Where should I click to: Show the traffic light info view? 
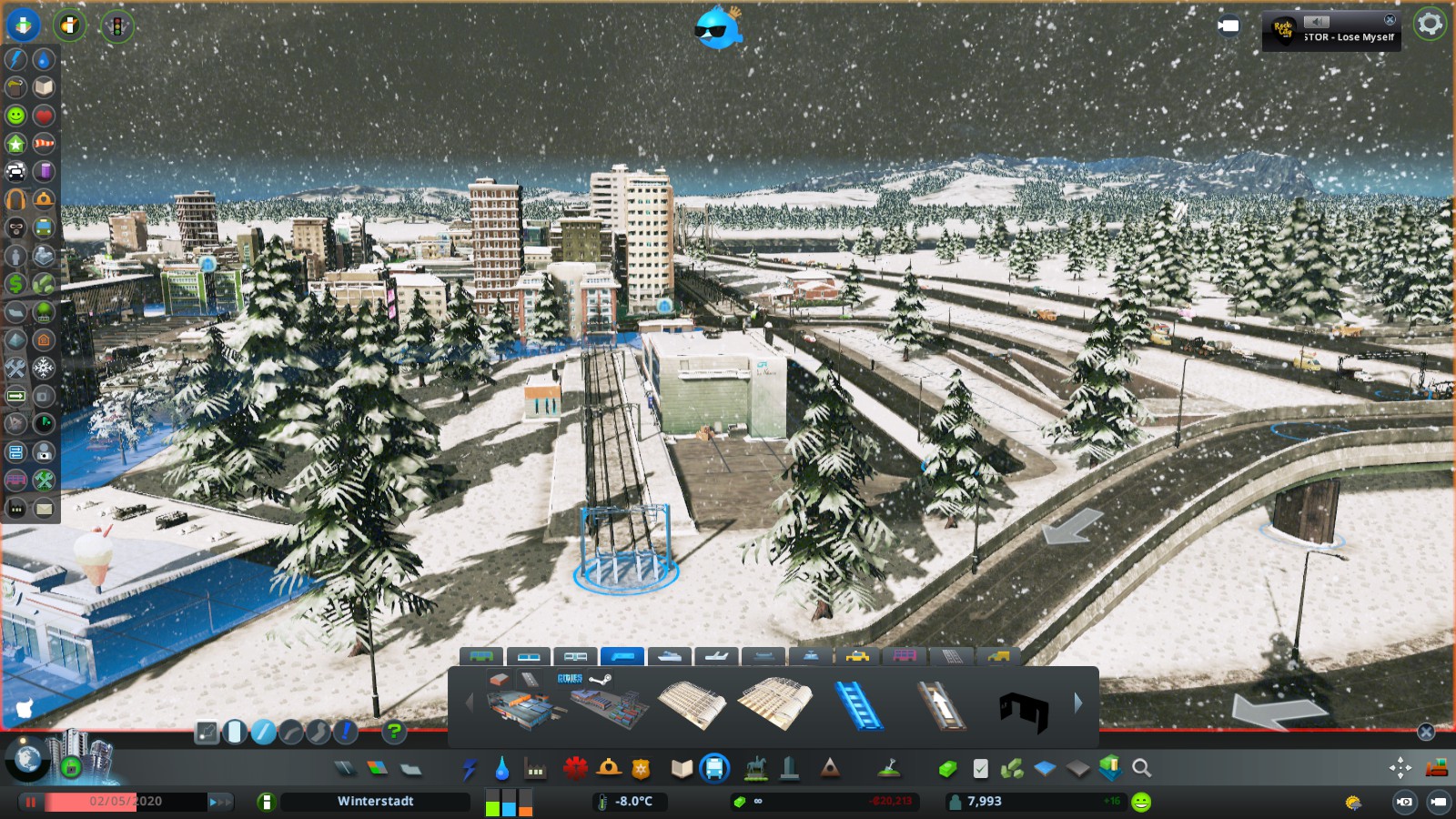click(x=116, y=25)
